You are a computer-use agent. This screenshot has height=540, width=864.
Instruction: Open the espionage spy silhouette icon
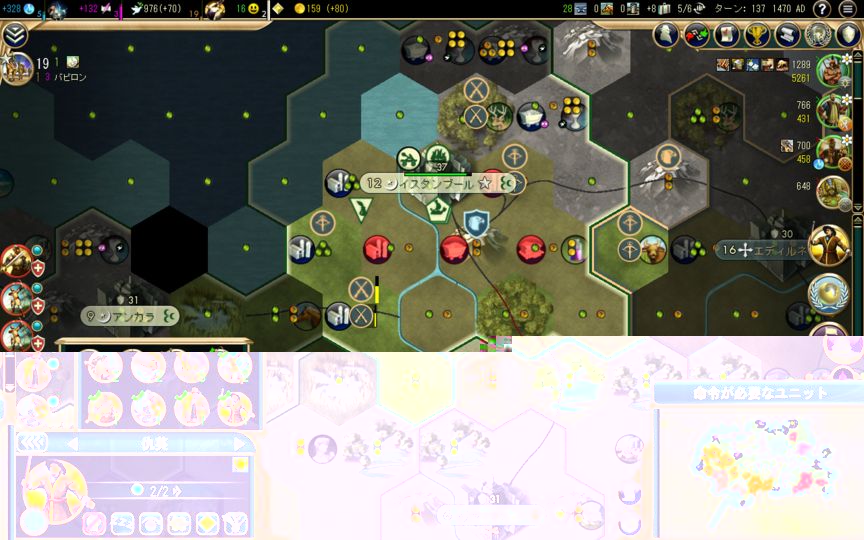pos(667,35)
